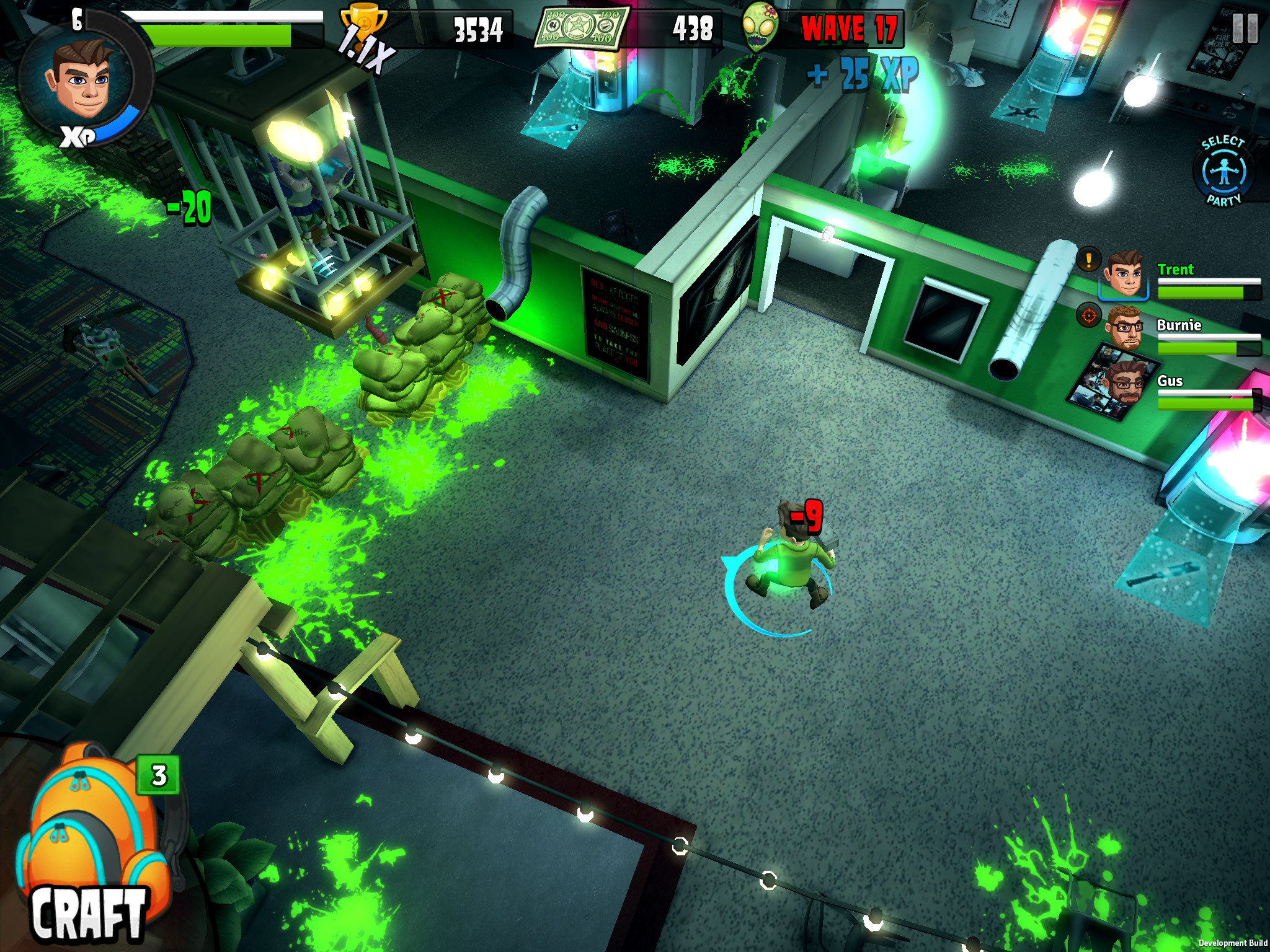Click the 438 money counter display
Viewport: 1270px width, 952px height.
695,28
